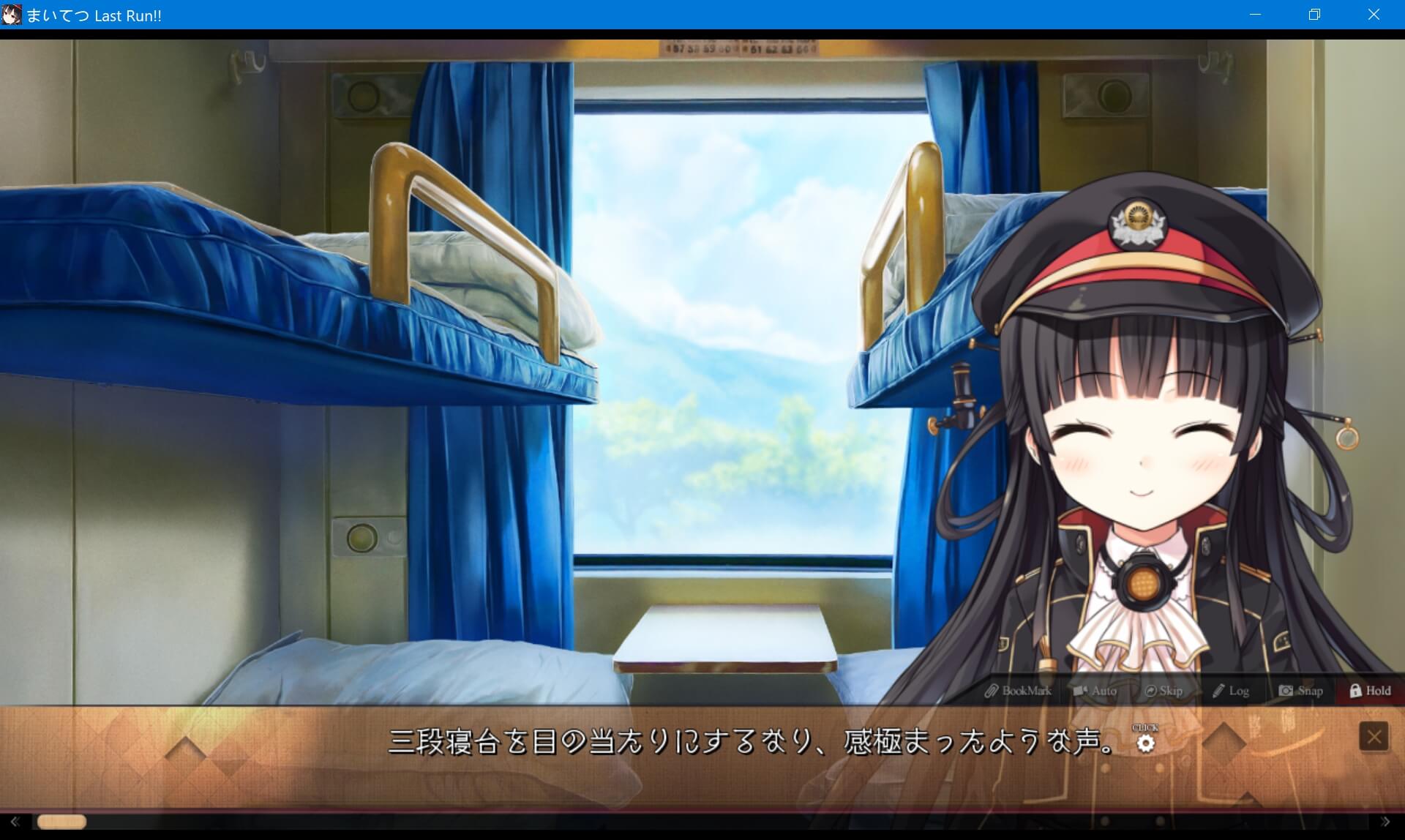Click the CLICK prompt above the gear
The width and height of the screenshot is (1405, 840).
coord(1145,728)
